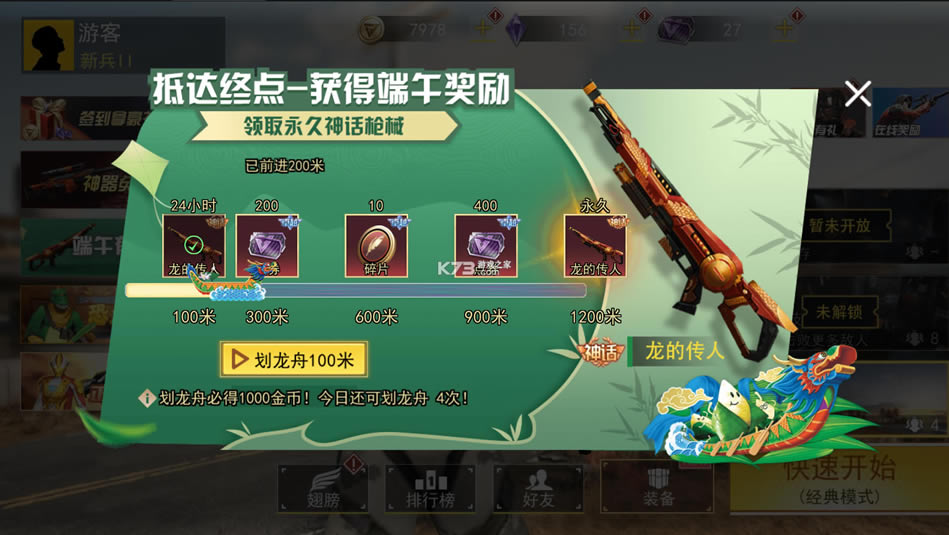Select the 100米 claimed weapon reward

coord(194,246)
